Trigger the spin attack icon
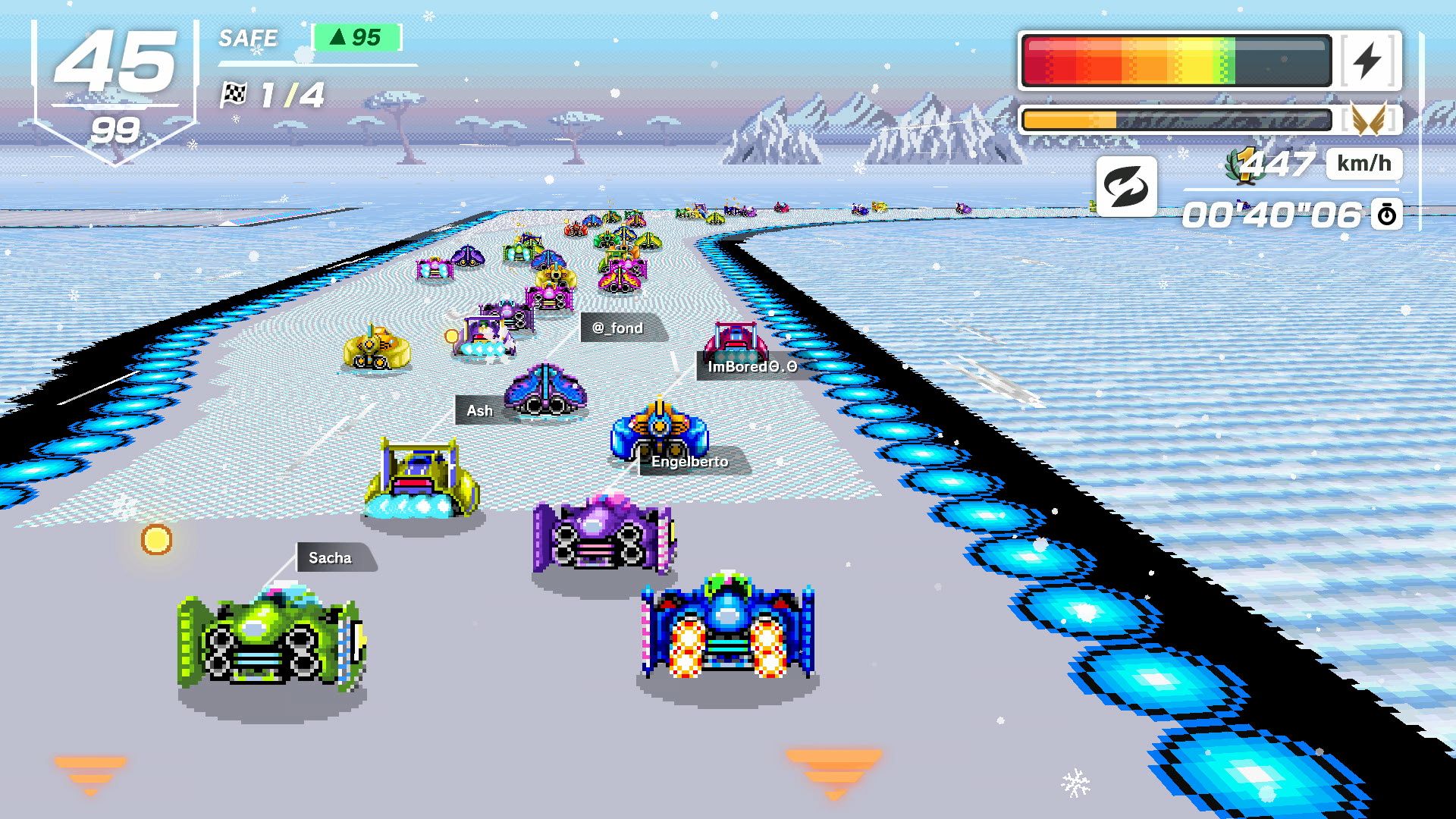 point(1126,187)
